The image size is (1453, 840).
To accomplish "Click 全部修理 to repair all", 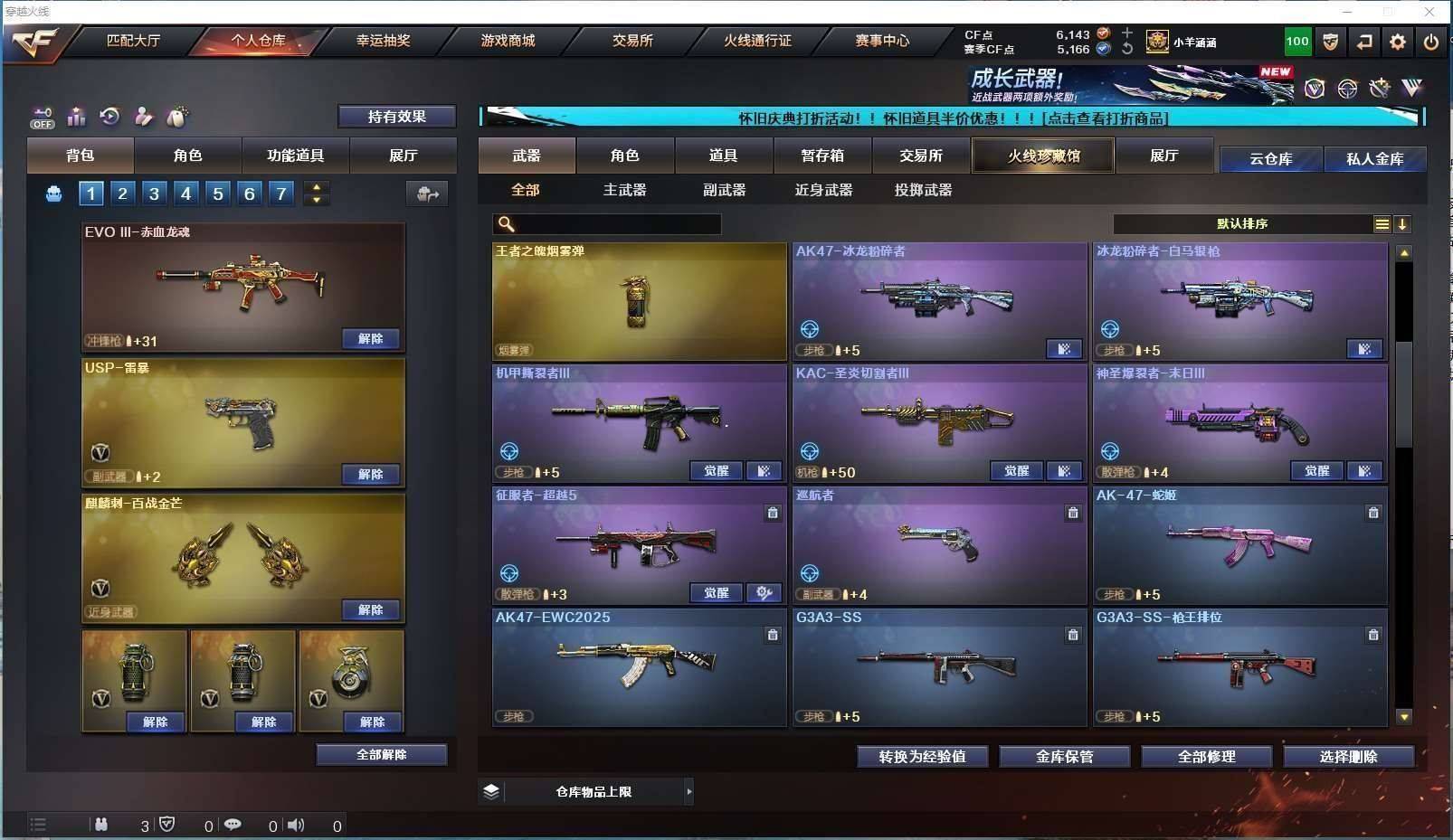I will (x=1206, y=757).
